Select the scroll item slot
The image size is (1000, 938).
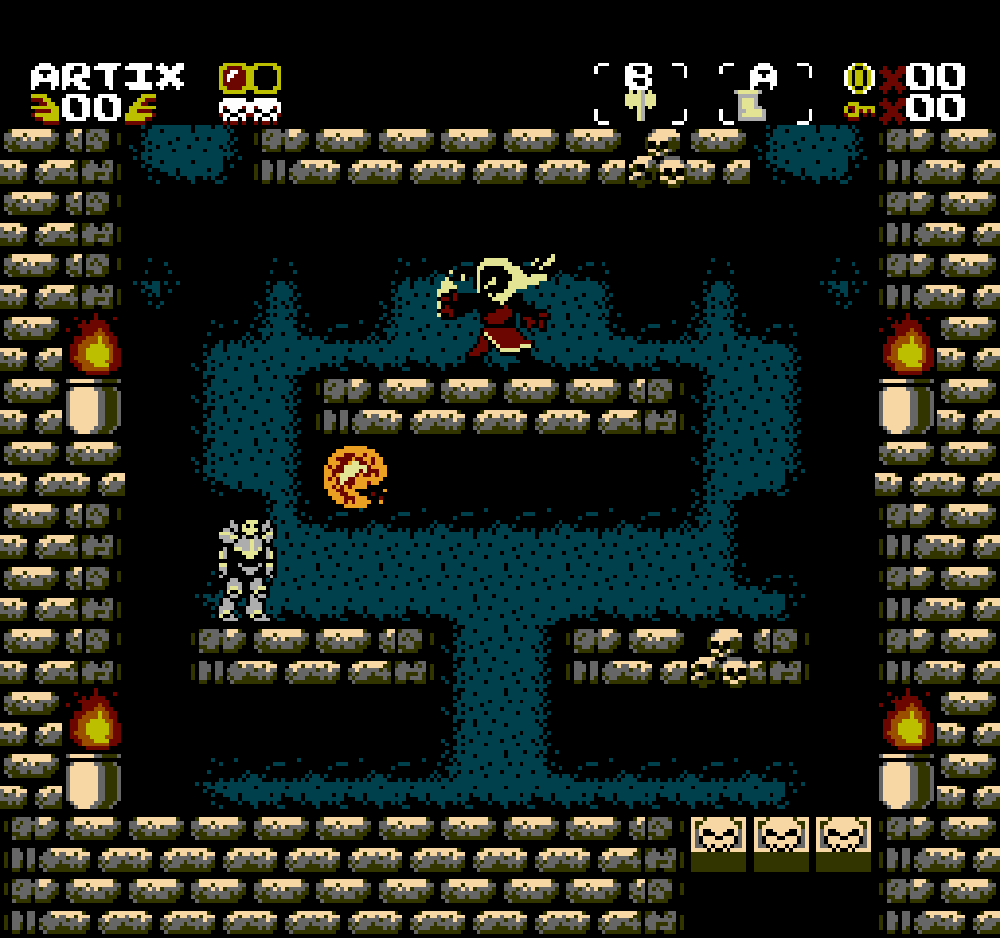coord(765,95)
